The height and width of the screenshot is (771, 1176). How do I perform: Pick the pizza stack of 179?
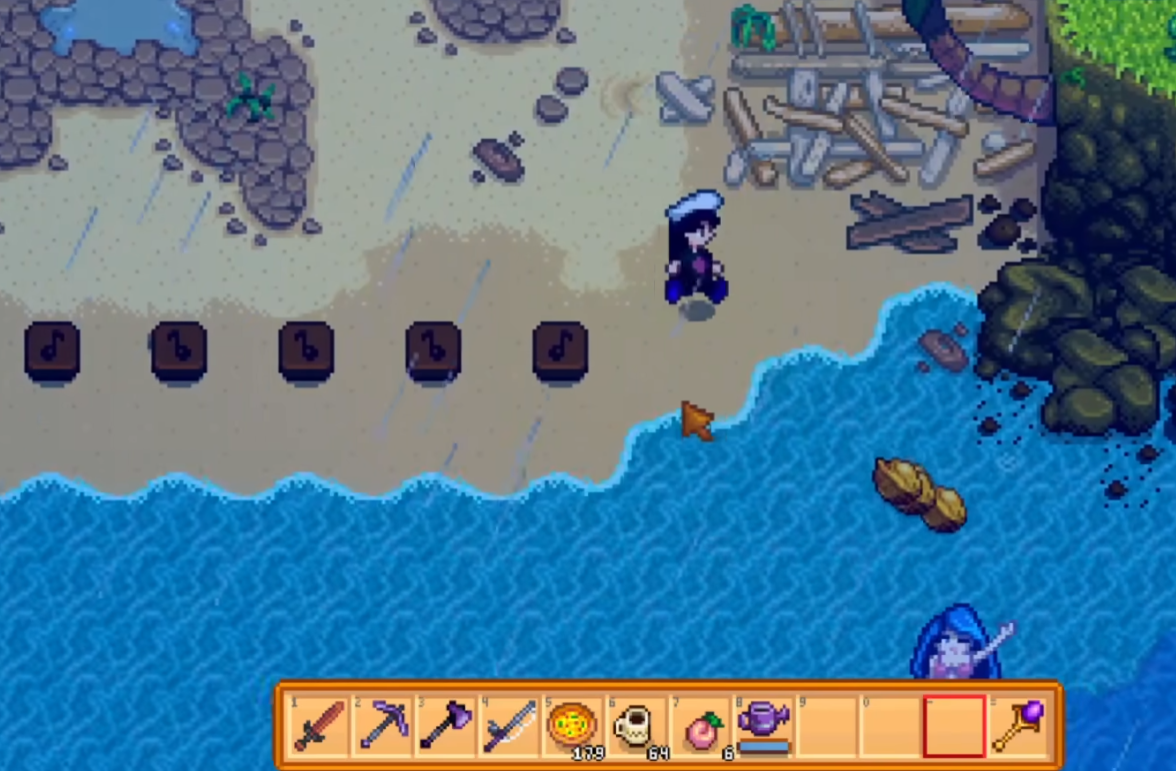pyautogui.click(x=572, y=724)
